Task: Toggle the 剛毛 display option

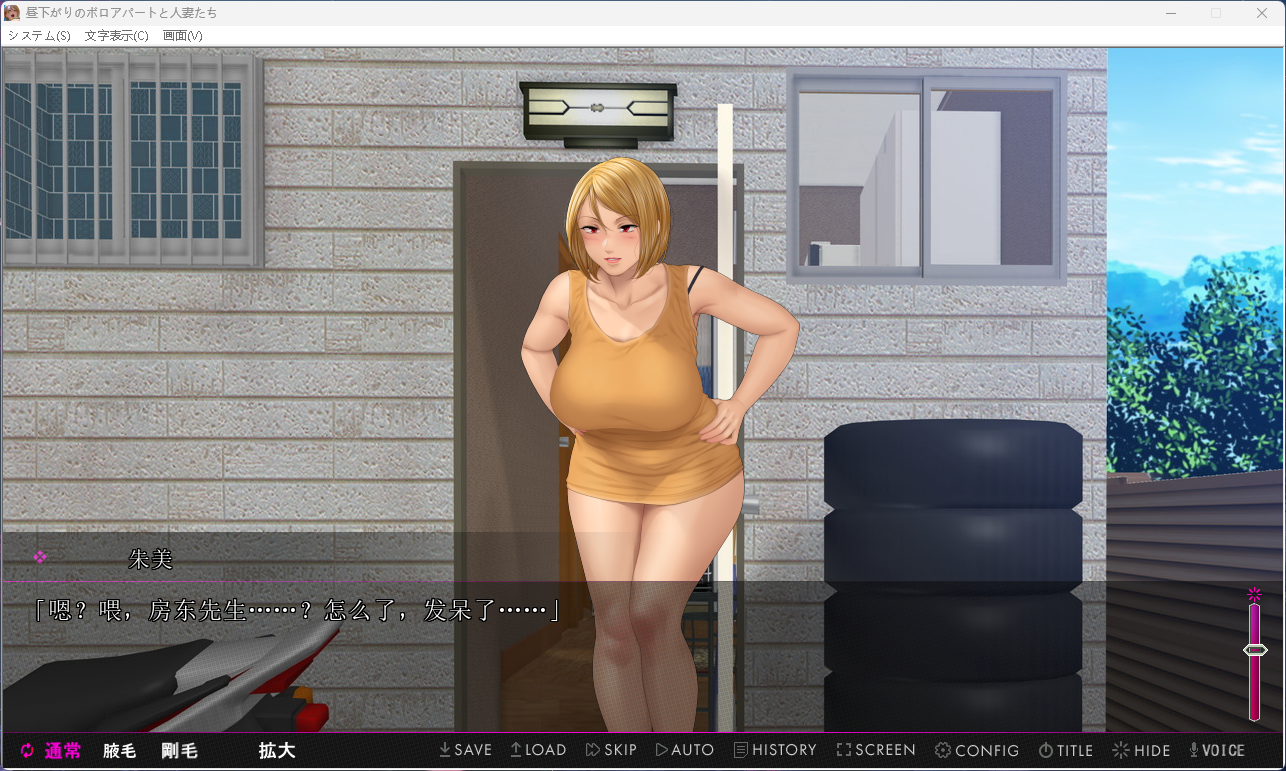Action: (x=178, y=750)
